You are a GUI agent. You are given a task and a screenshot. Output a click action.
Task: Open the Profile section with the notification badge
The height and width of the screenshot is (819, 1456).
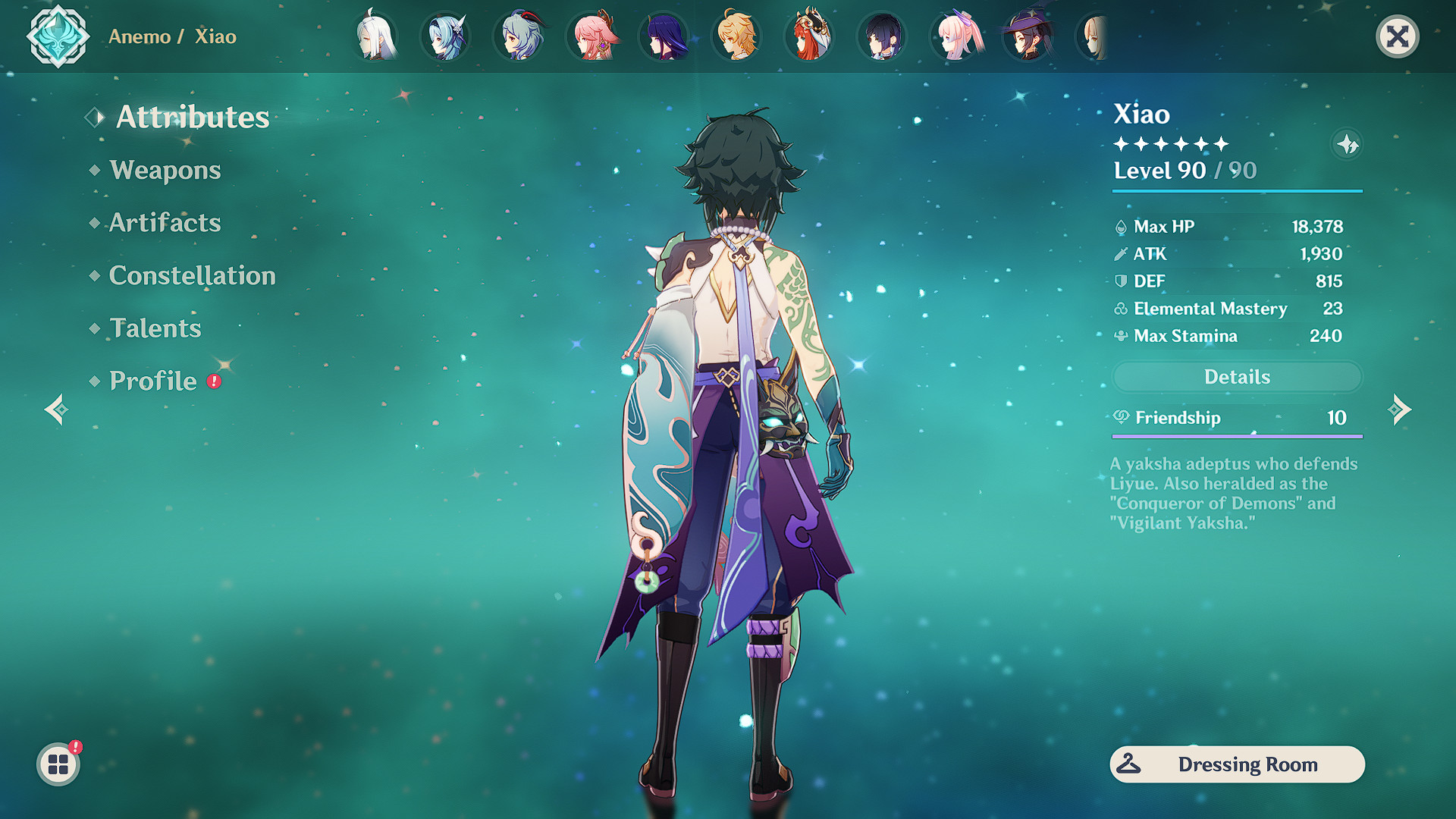pyautogui.click(x=152, y=380)
